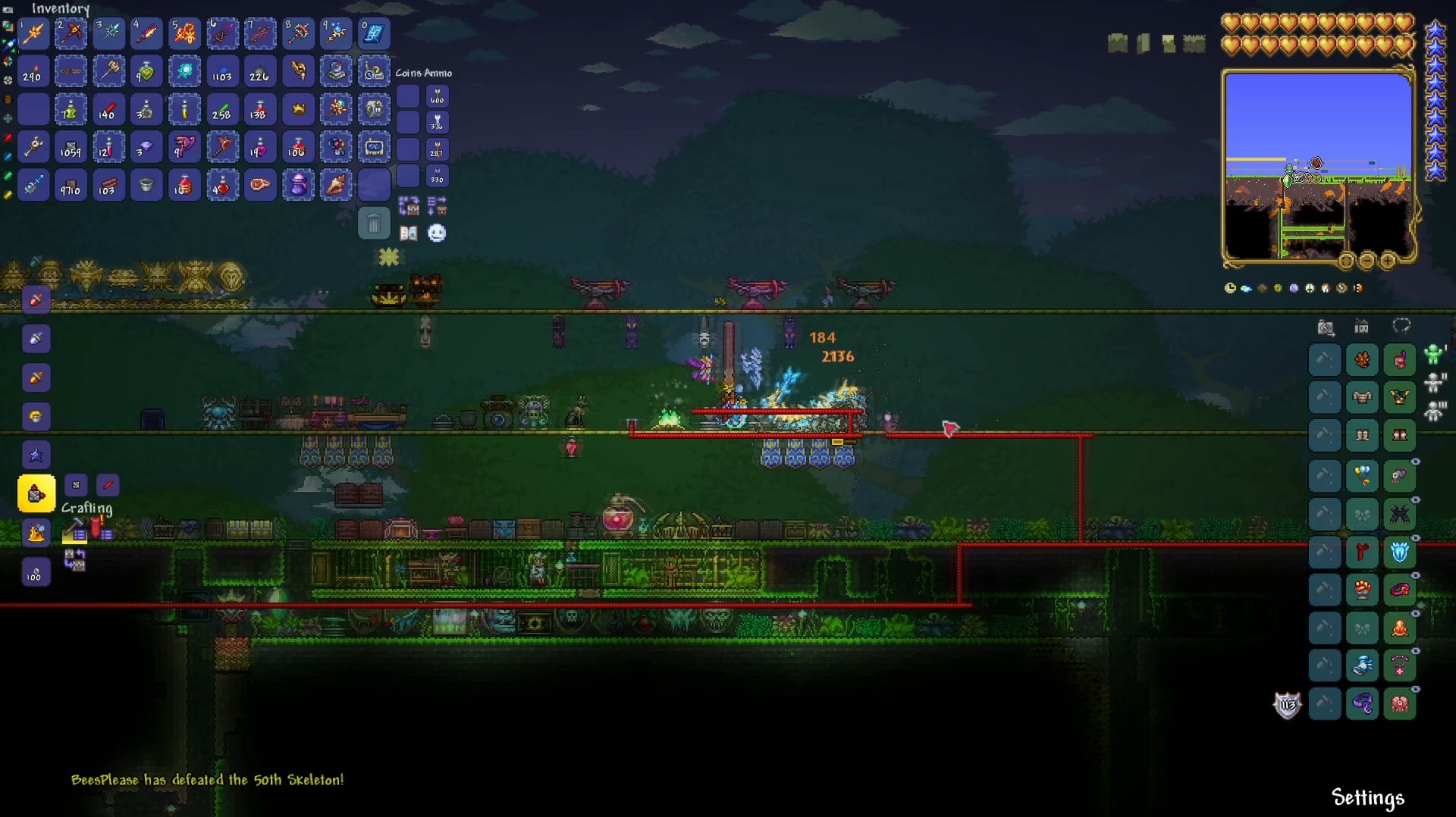Viewport: 1456px width, 817px height.
Task: Select hotbar slot 1 golden staff
Action: (x=34, y=33)
